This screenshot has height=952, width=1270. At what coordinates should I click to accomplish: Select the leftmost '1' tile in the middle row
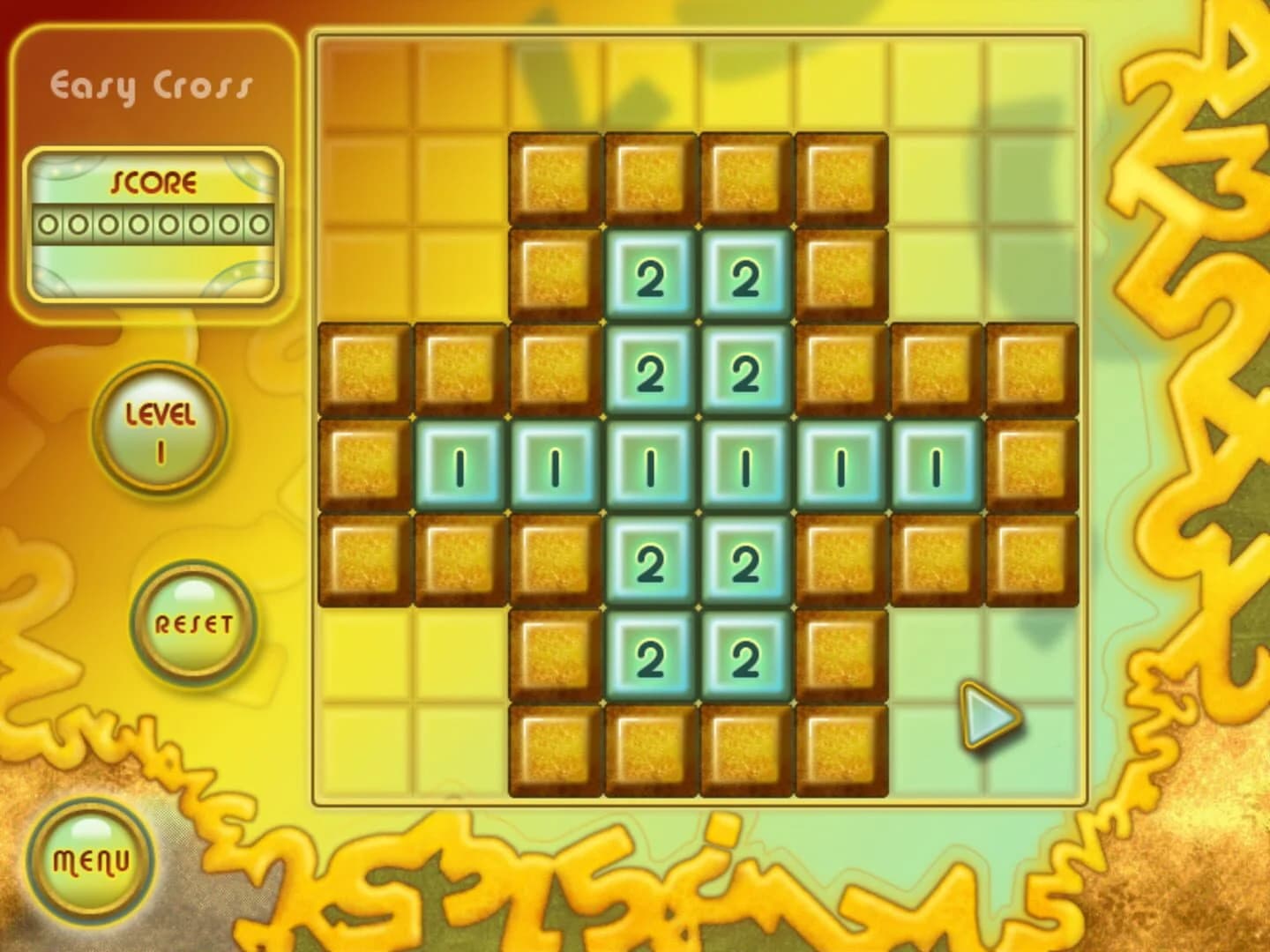point(459,460)
